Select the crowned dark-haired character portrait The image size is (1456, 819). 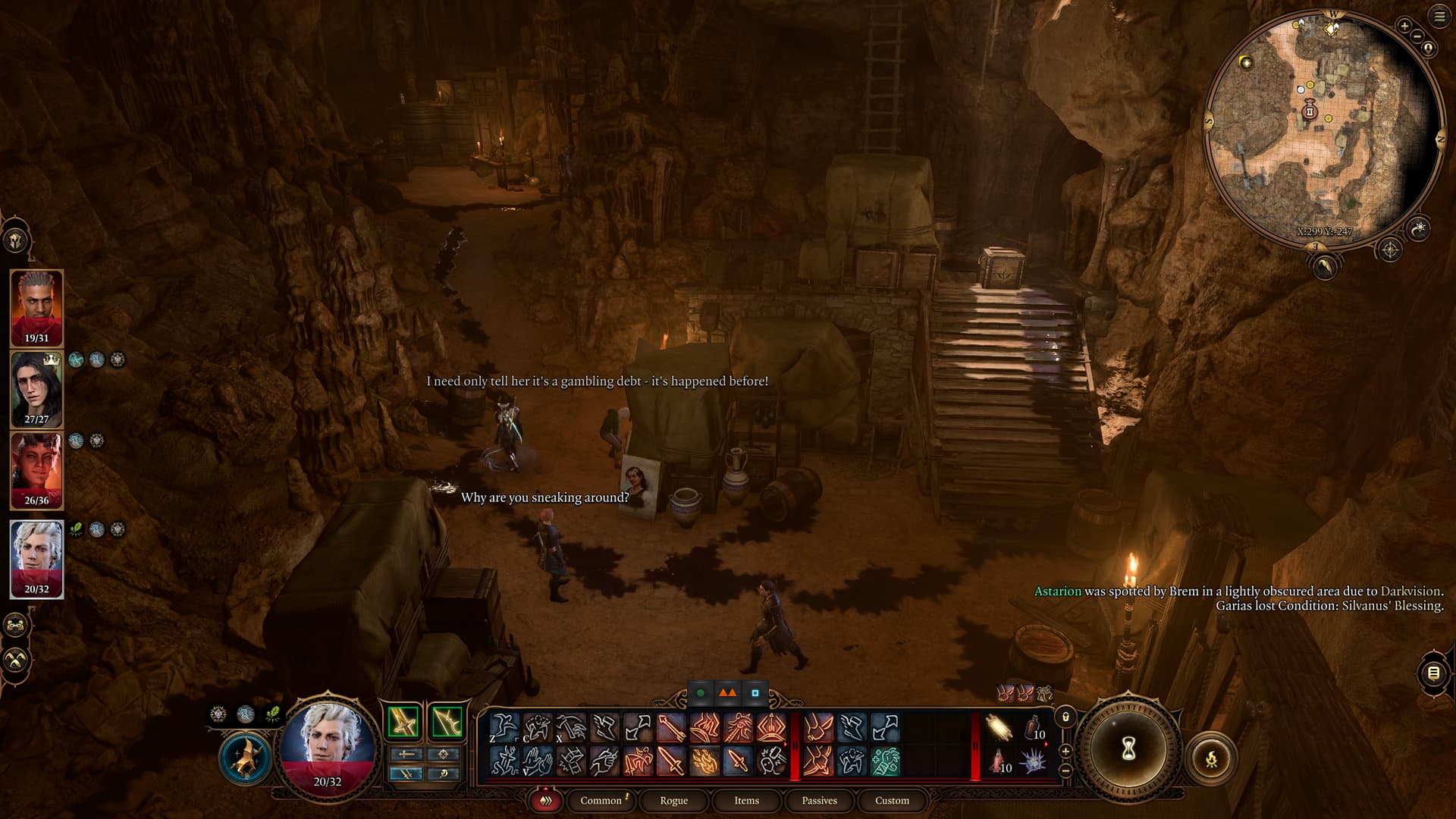pos(36,388)
